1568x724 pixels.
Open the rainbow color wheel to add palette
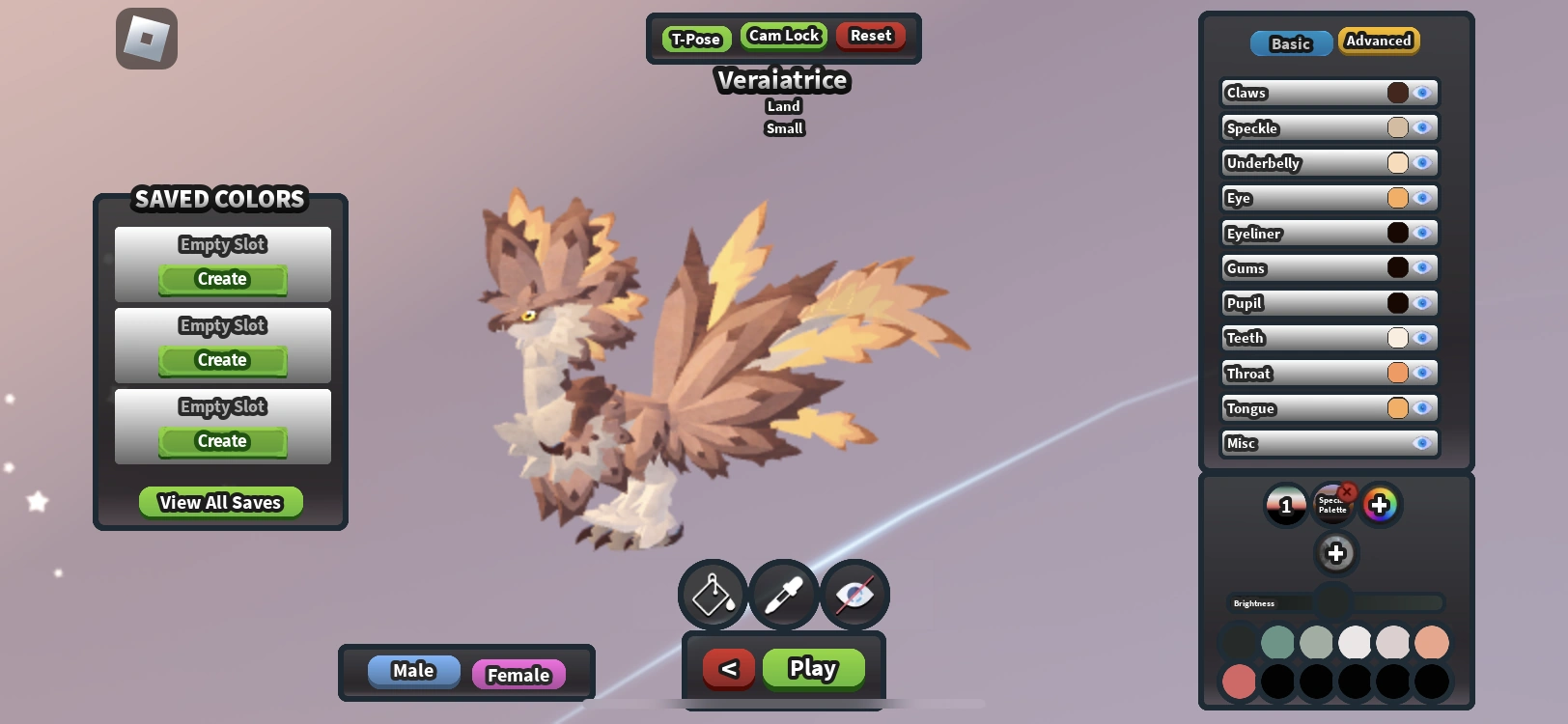click(x=1380, y=504)
